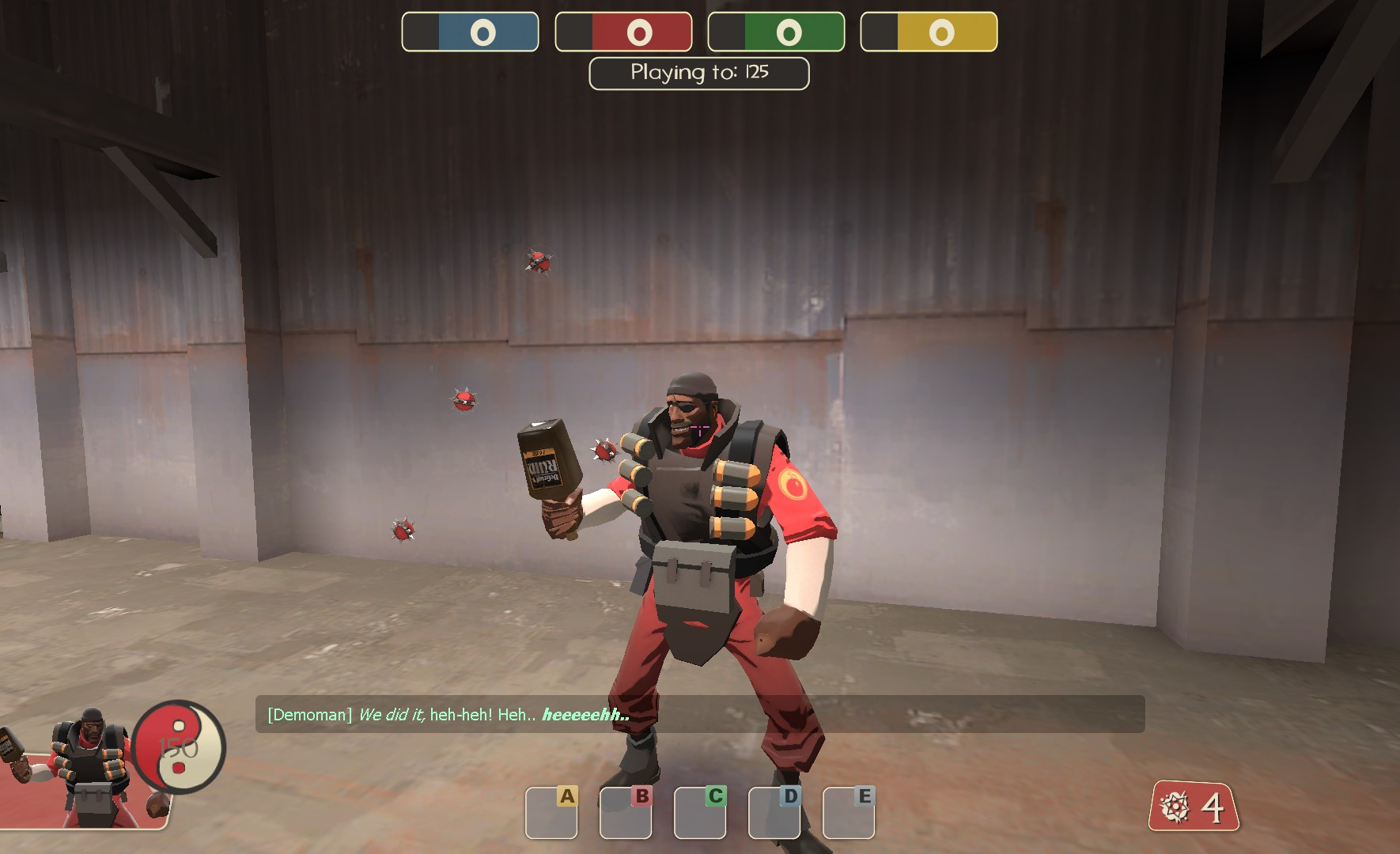Toggle the yellow A weapon slot

coord(552,811)
